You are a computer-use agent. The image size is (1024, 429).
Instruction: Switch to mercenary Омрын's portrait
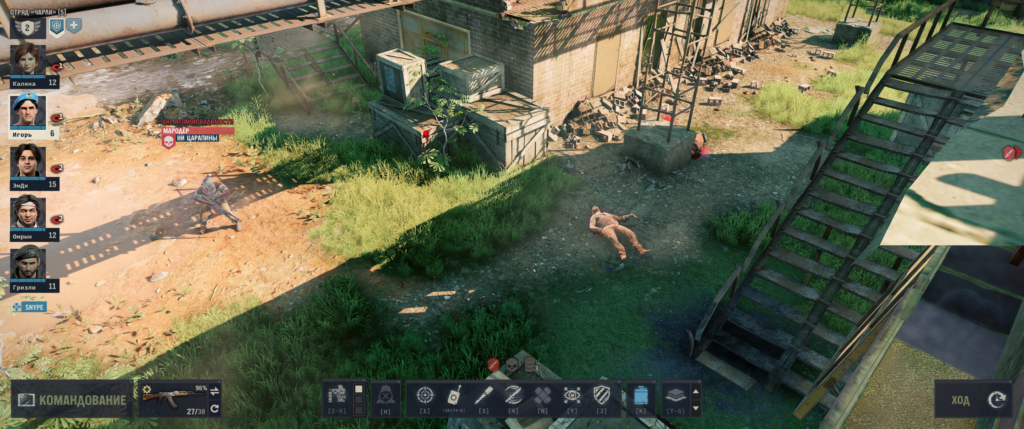(x=28, y=212)
